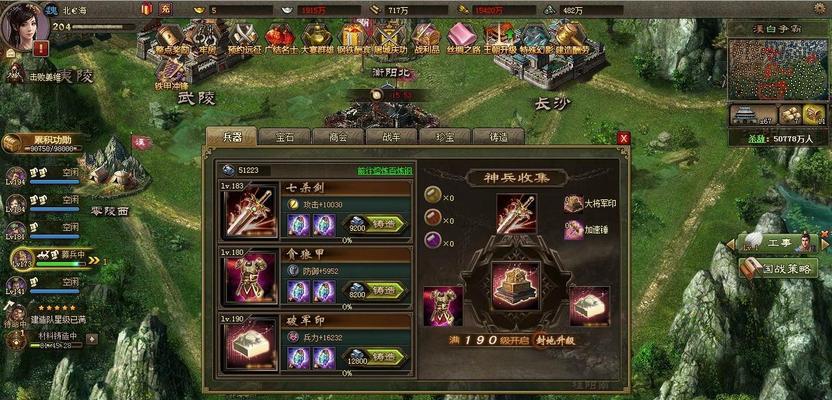This screenshot has width=832, height=400.
Task: Switch to the 宝石 tab
Action: [x=285, y=137]
